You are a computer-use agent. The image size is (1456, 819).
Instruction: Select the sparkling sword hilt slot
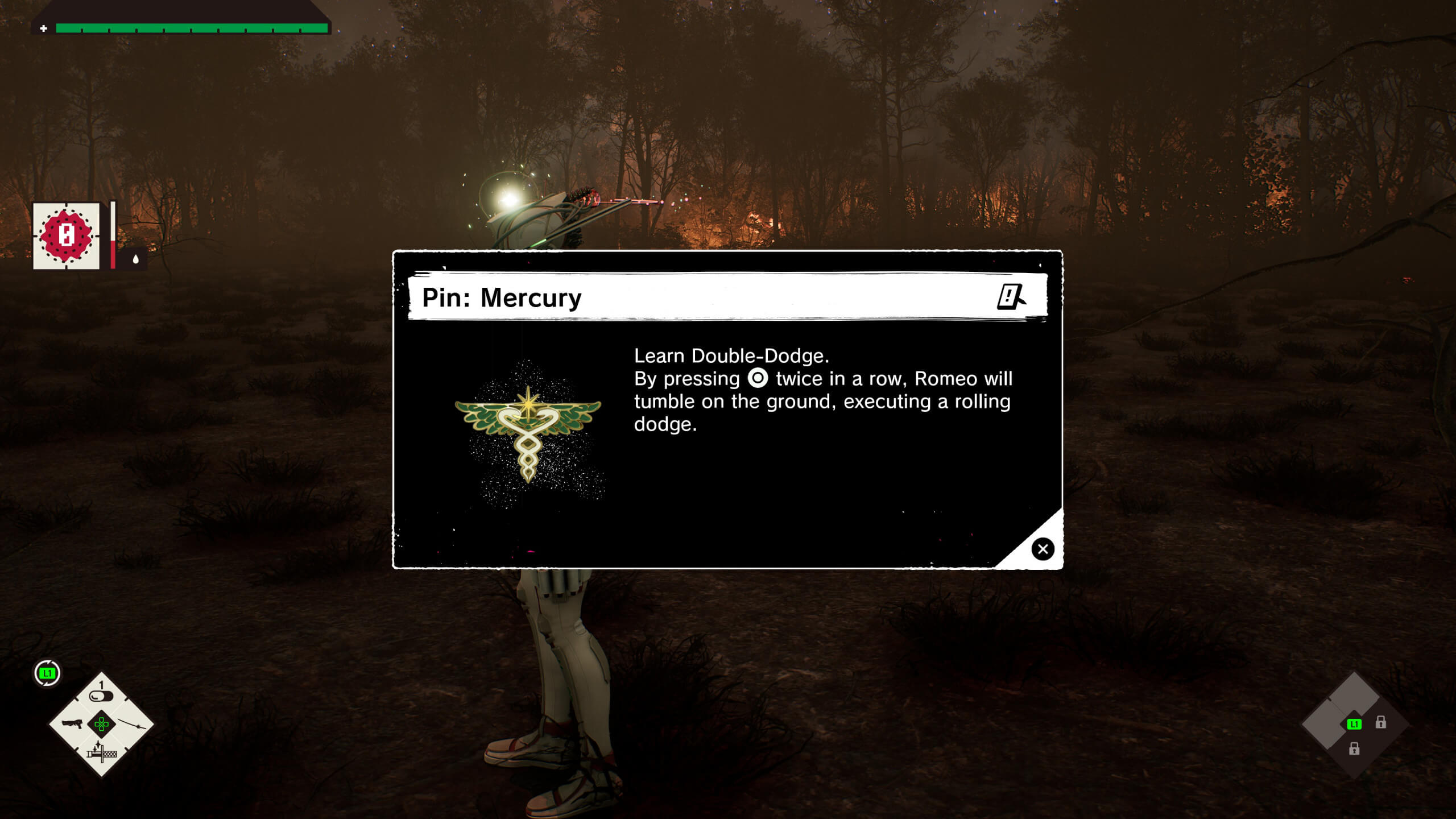(x=102, y=753)
